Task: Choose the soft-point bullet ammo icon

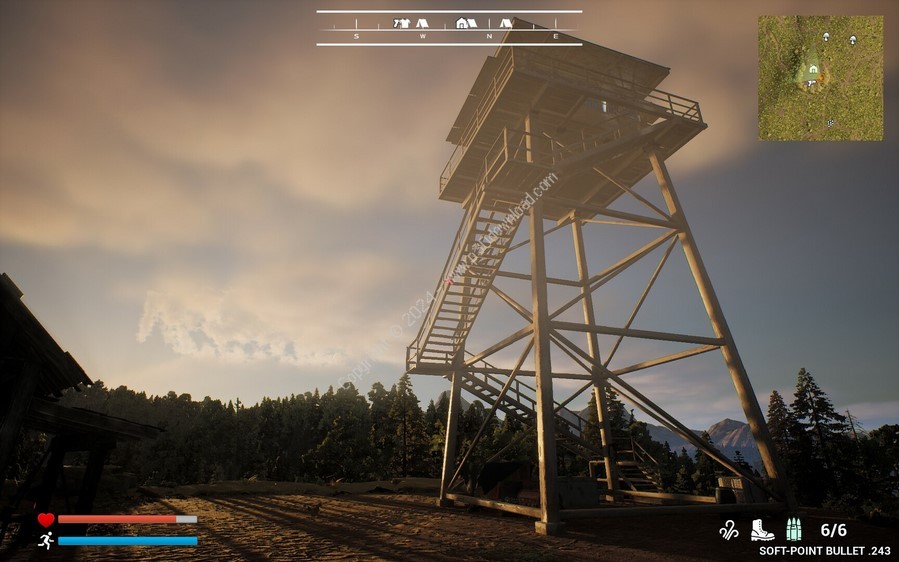Action: (793, 530)
